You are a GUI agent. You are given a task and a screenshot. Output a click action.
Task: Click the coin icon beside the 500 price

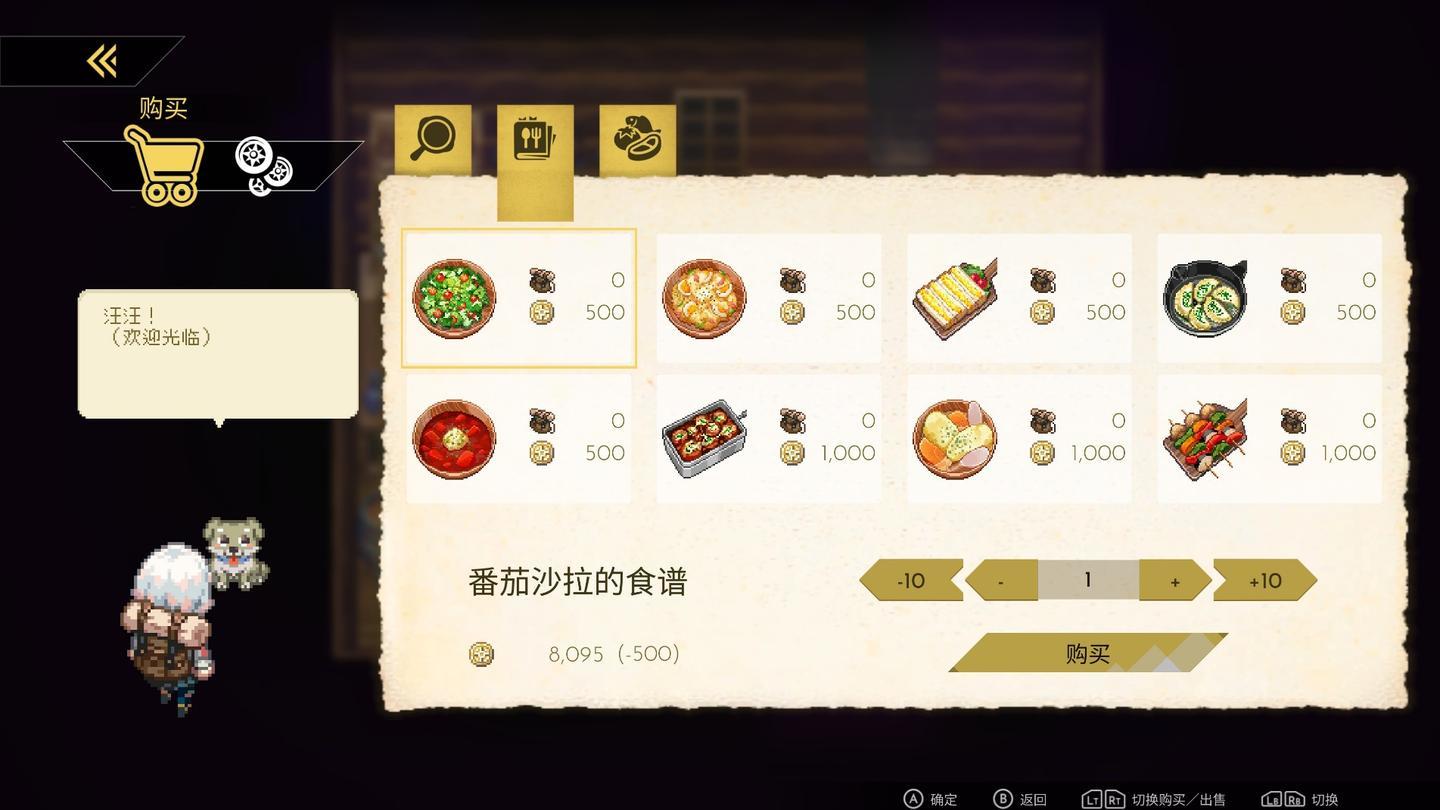(541, 312)
